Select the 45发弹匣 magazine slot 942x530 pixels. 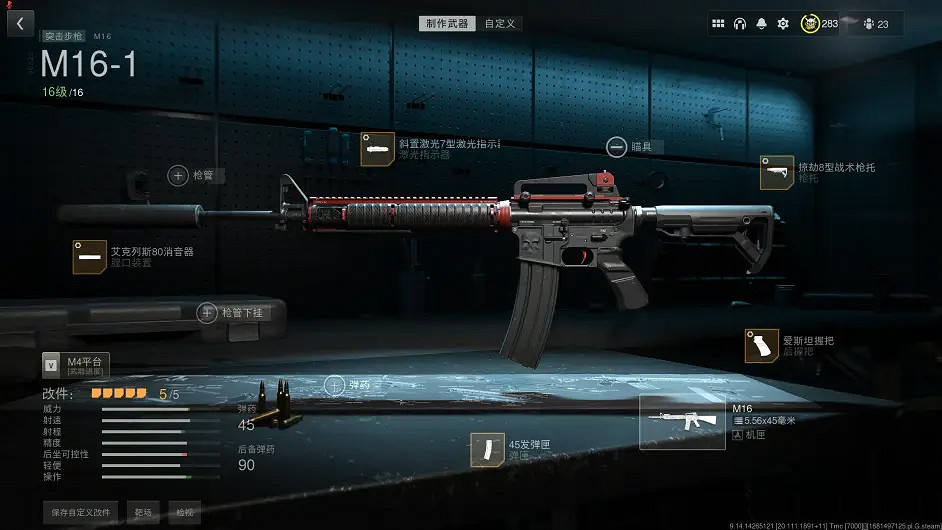point(489,449)
